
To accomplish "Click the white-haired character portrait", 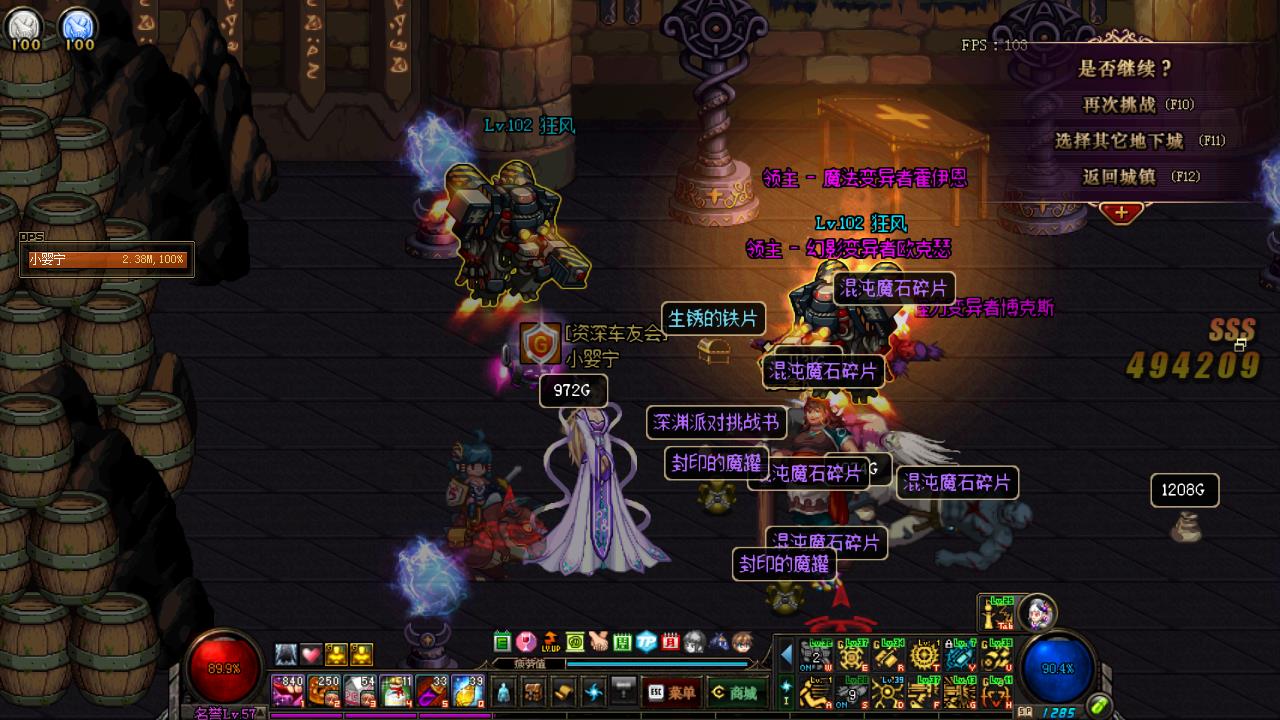I will (x=1037, y=611).
